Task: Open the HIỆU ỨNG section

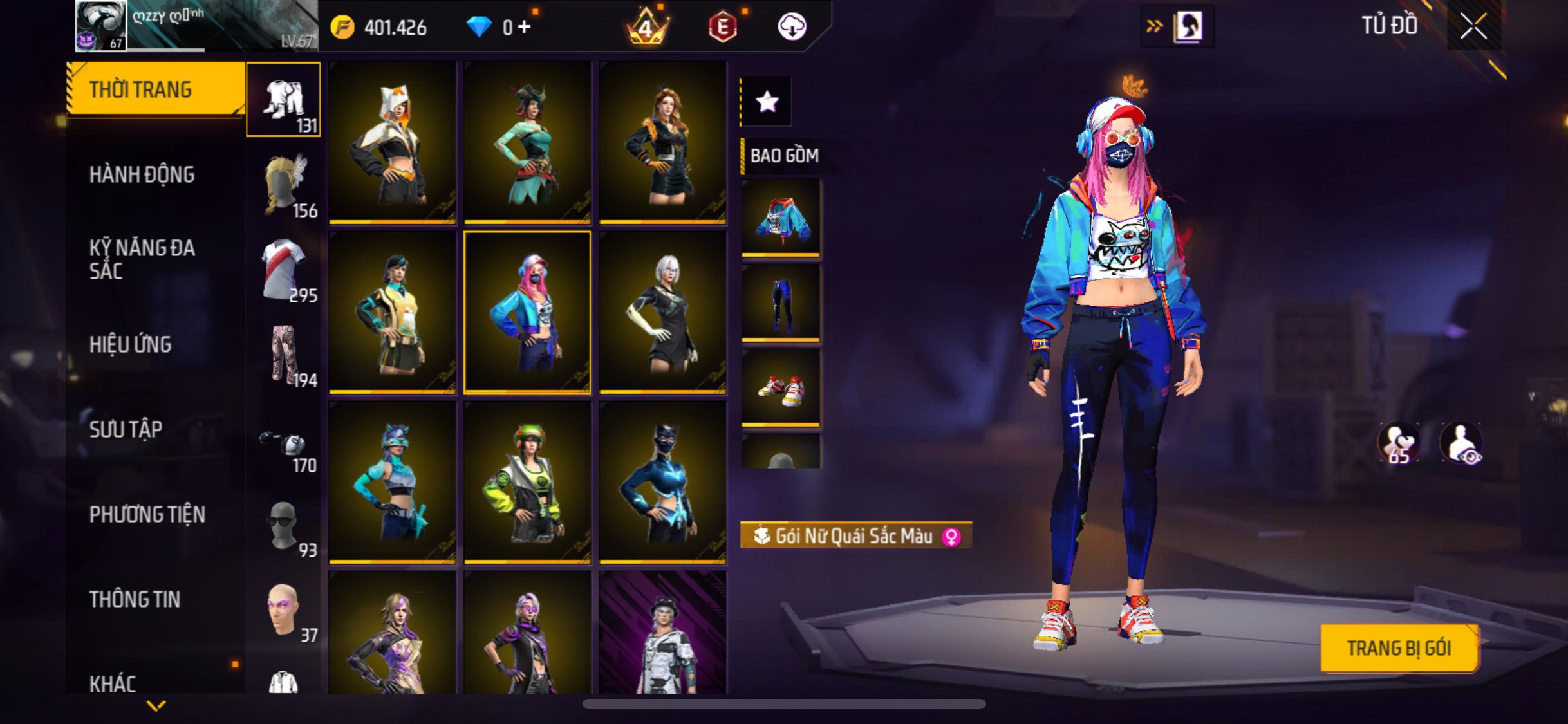Action: 130,344
